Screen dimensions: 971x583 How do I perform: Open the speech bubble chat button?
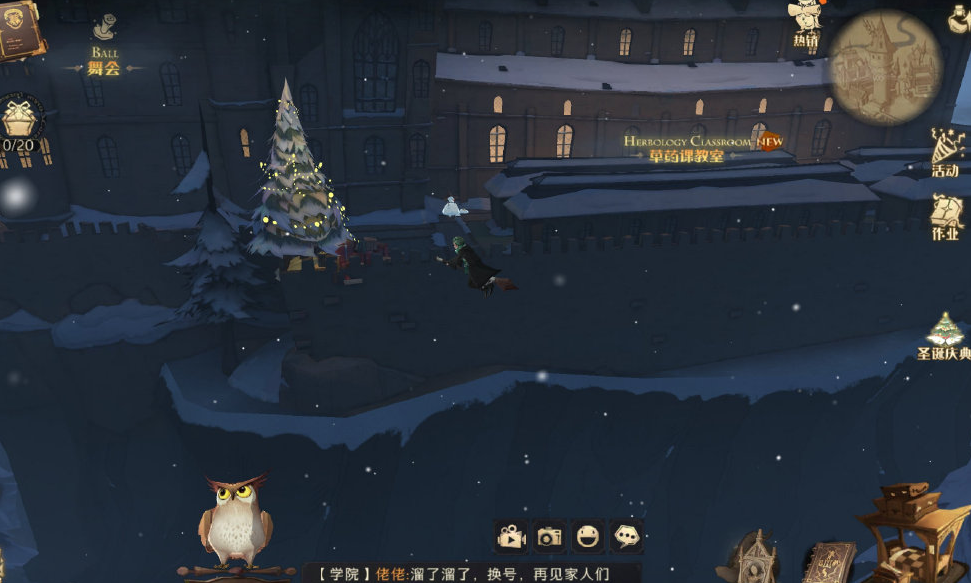tap(627, 537)
